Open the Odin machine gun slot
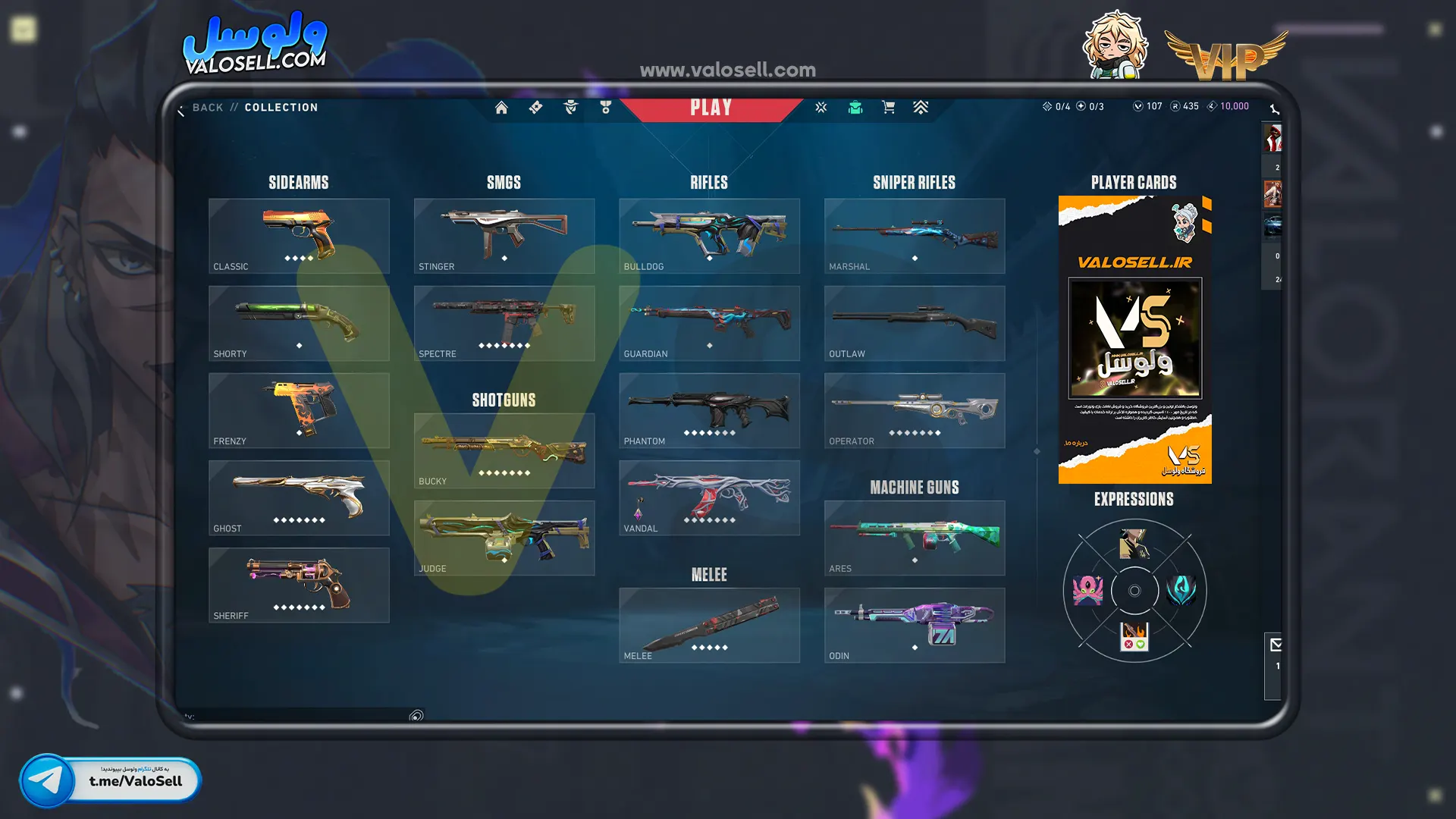 [915, 625]
